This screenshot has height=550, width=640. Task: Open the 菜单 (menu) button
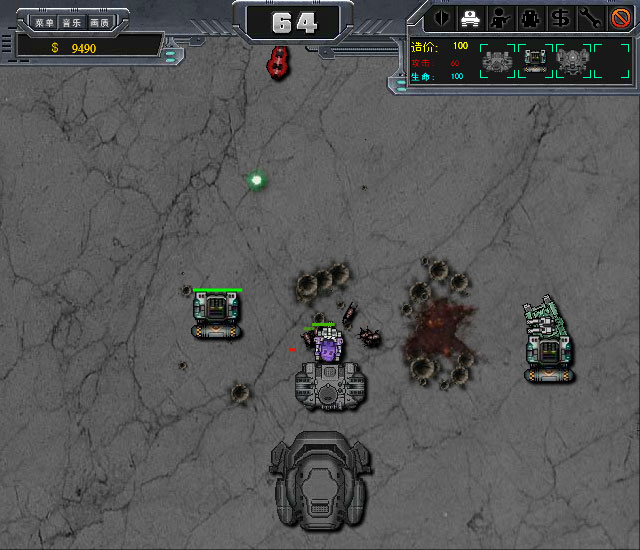click(43, 22)
